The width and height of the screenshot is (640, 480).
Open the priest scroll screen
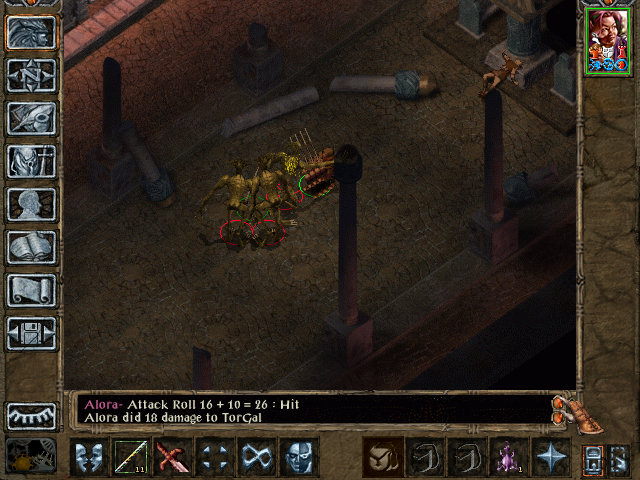[31, 290]
